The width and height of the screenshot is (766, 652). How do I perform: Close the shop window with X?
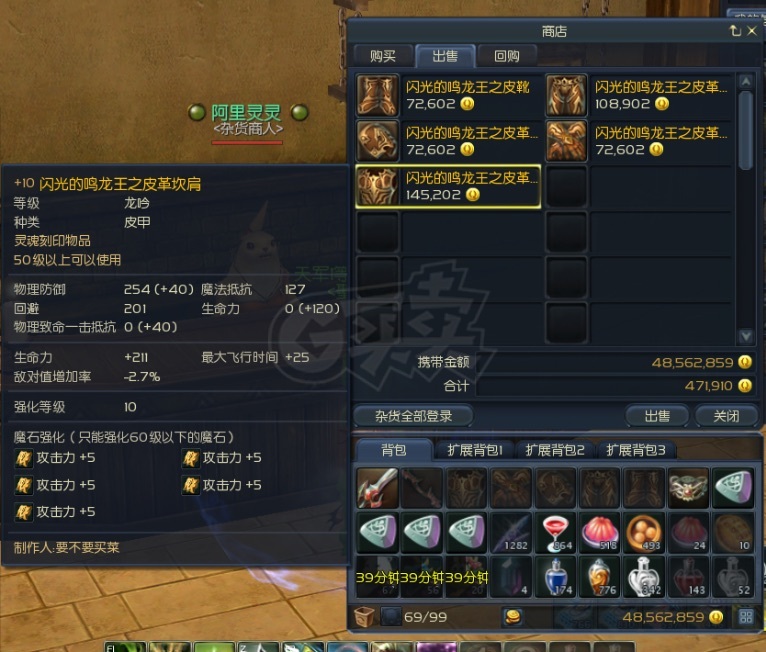pos(752,31)
